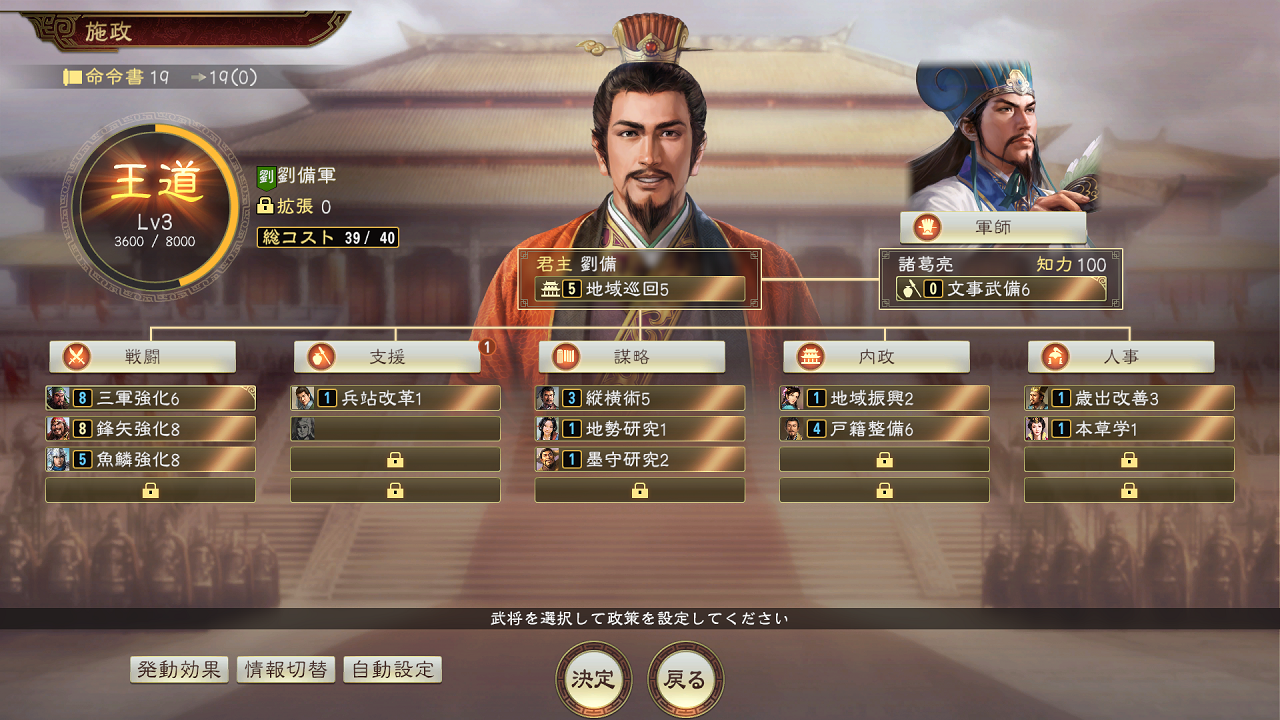
Task: Run 自動設定 auto-assignment
Action: coord(392,669)
